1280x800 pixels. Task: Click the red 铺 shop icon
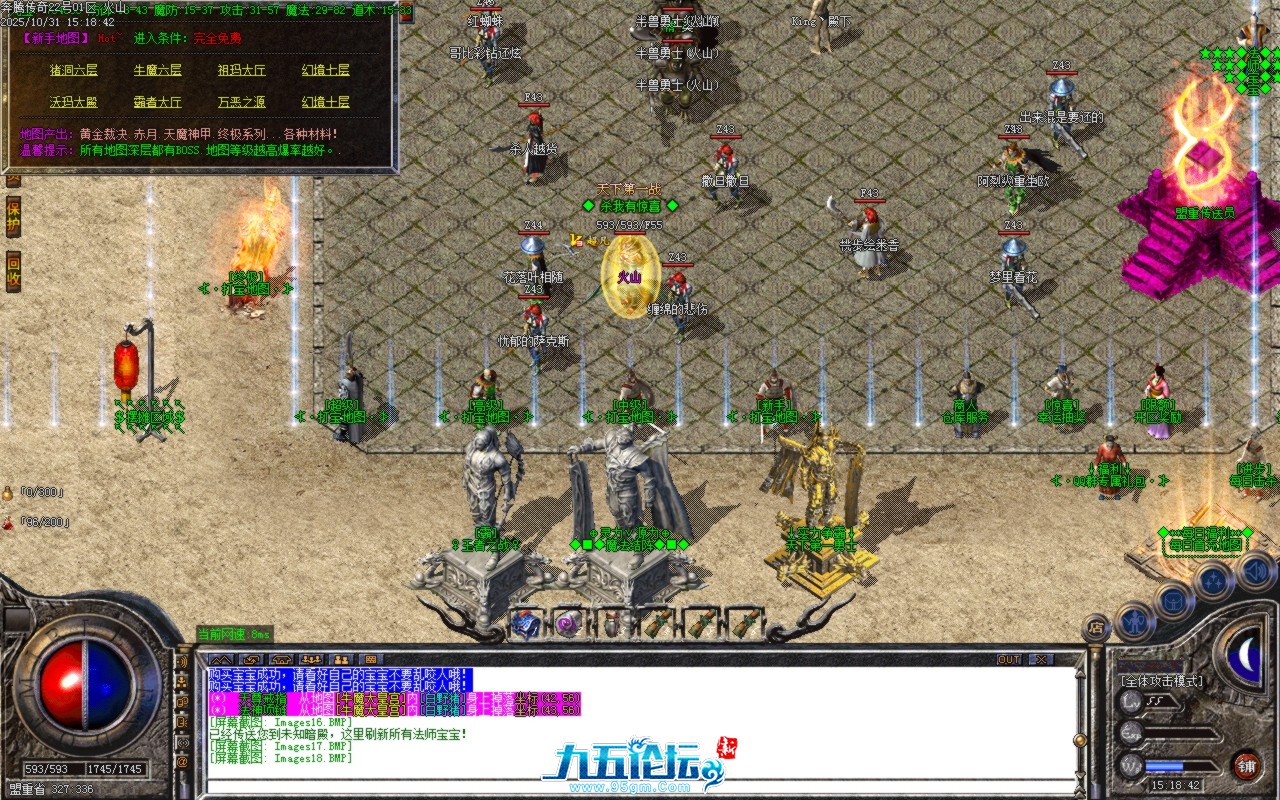pos(1248,765)
